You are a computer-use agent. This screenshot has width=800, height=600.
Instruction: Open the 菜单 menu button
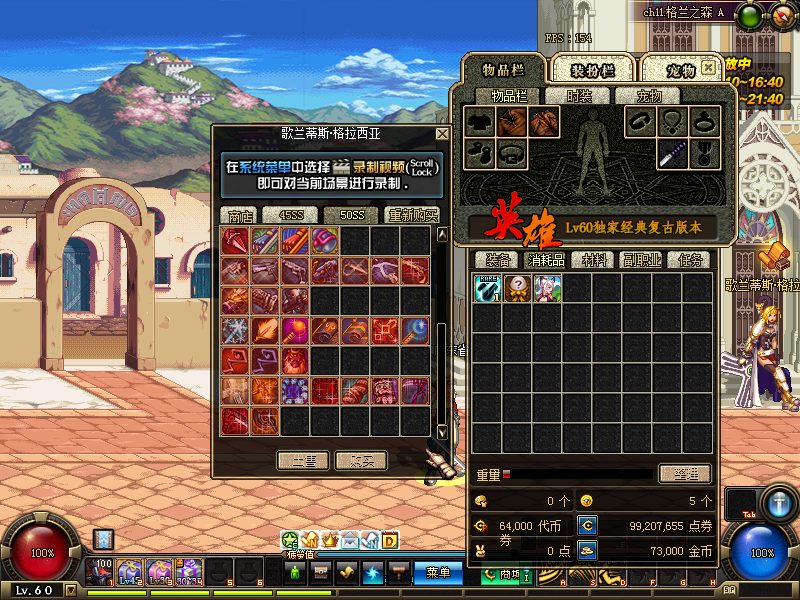tap(438, 573)
